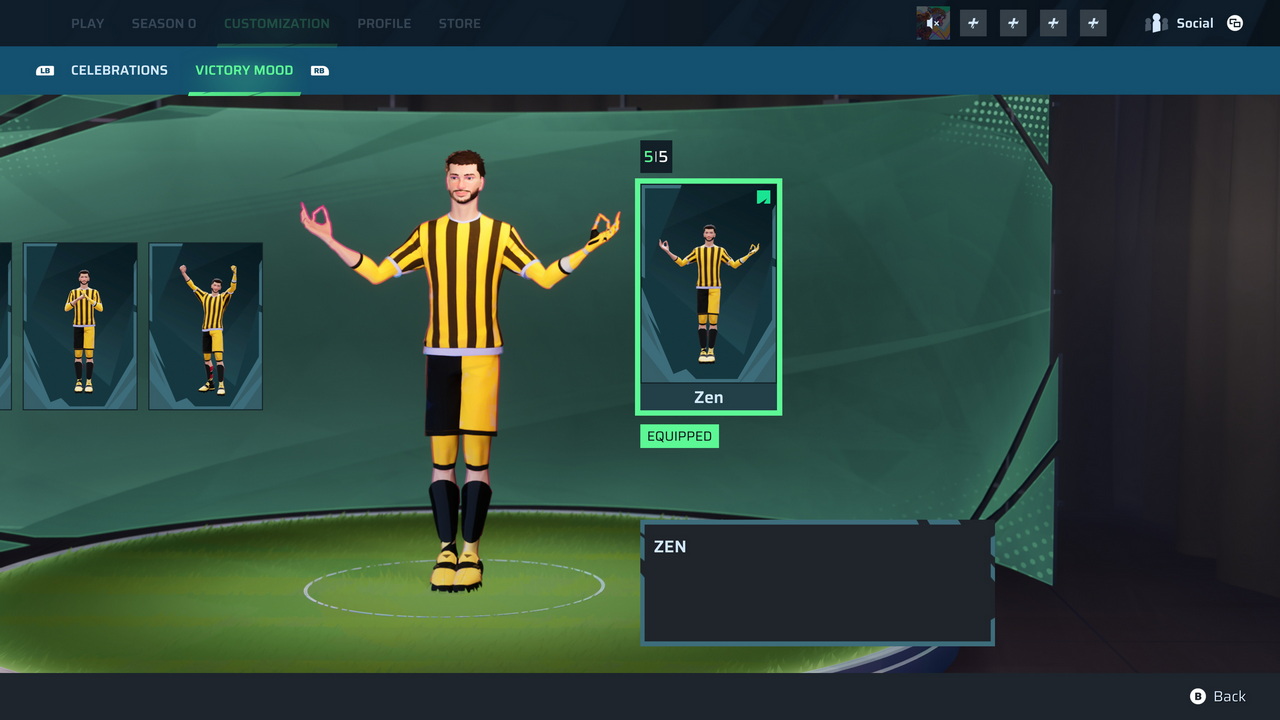Go back with the Back button

click(1218, 696)
